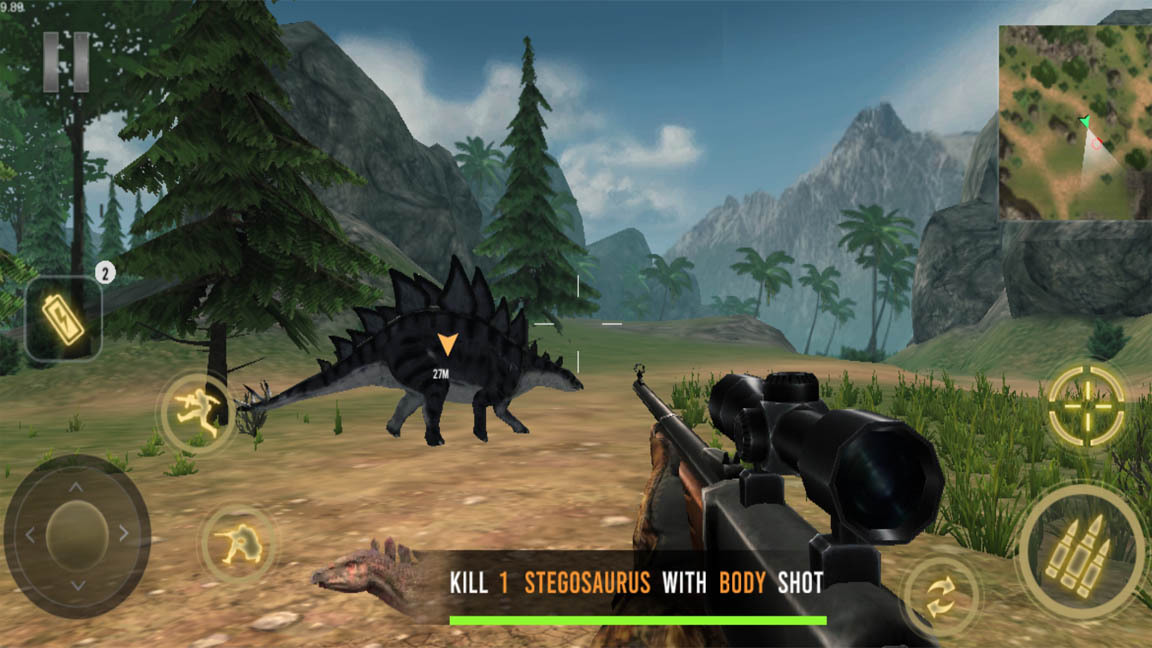This screenshot has height=648, width=1152.
Task: Use the energy battery boost item
Action: 63,318
